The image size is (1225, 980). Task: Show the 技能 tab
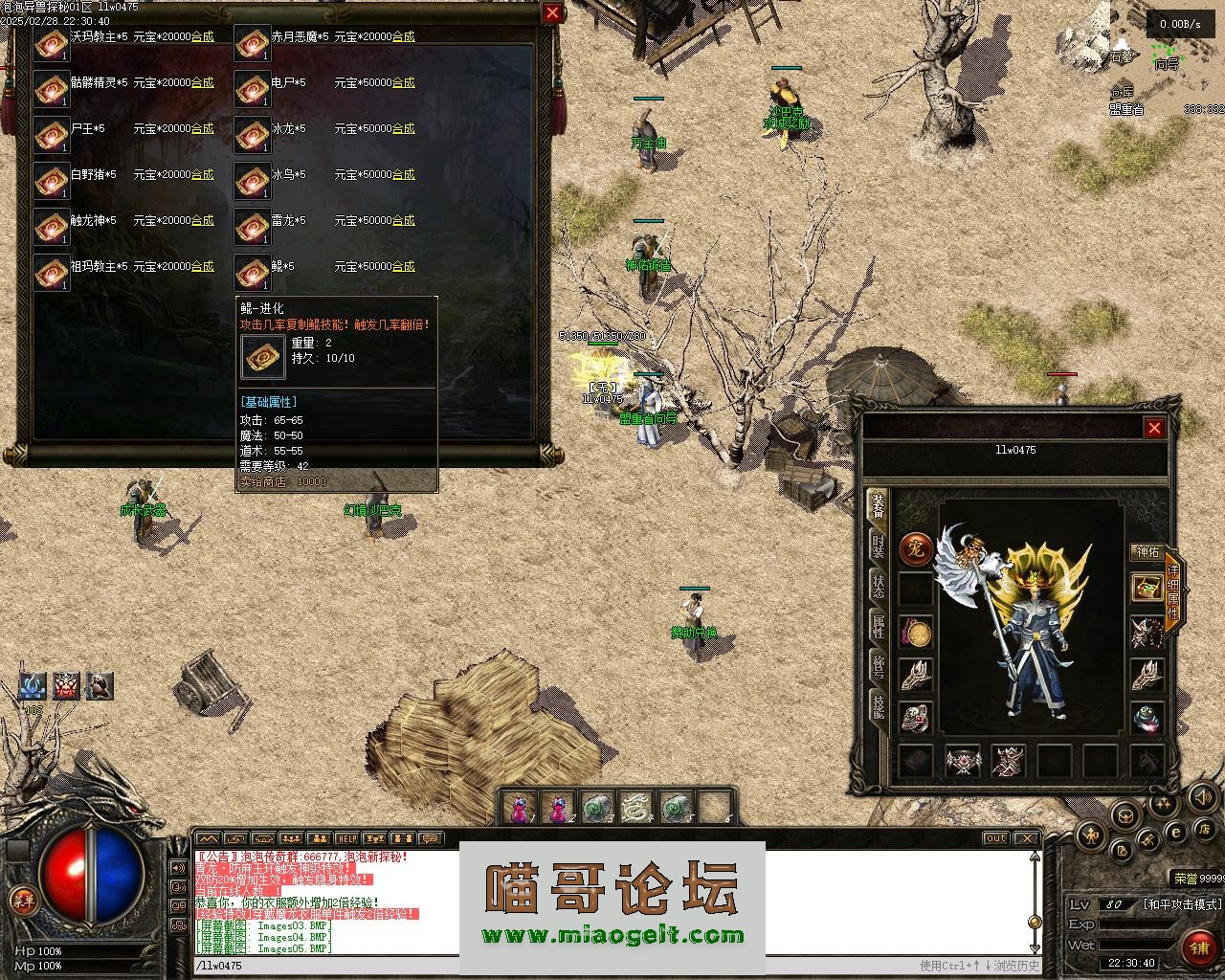878,707
